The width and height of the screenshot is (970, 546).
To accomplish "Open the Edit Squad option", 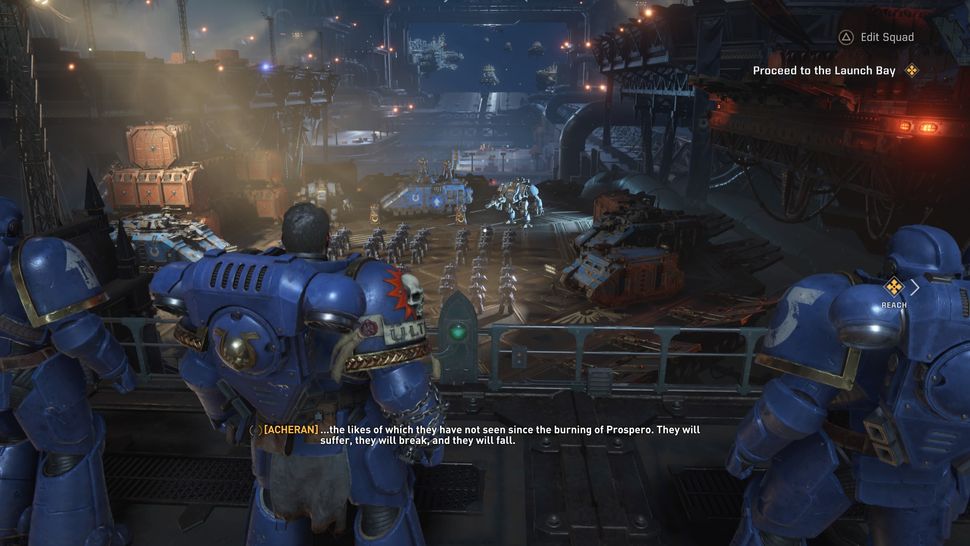I will (x=877, y=37).
